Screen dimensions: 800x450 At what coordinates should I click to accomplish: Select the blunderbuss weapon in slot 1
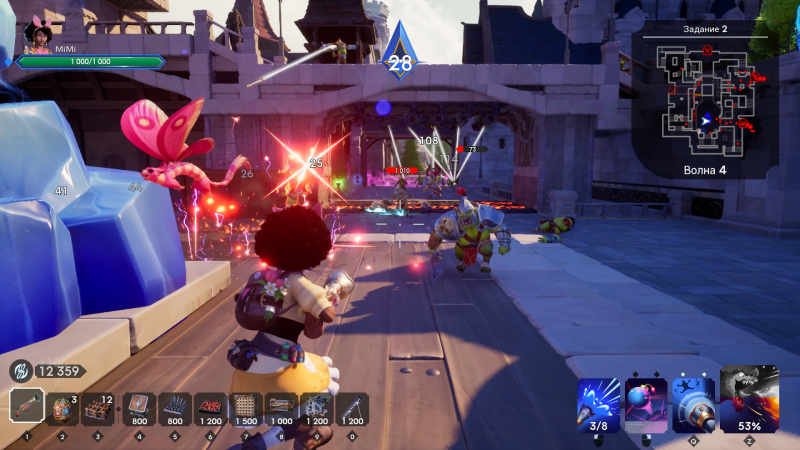(27, 407)
